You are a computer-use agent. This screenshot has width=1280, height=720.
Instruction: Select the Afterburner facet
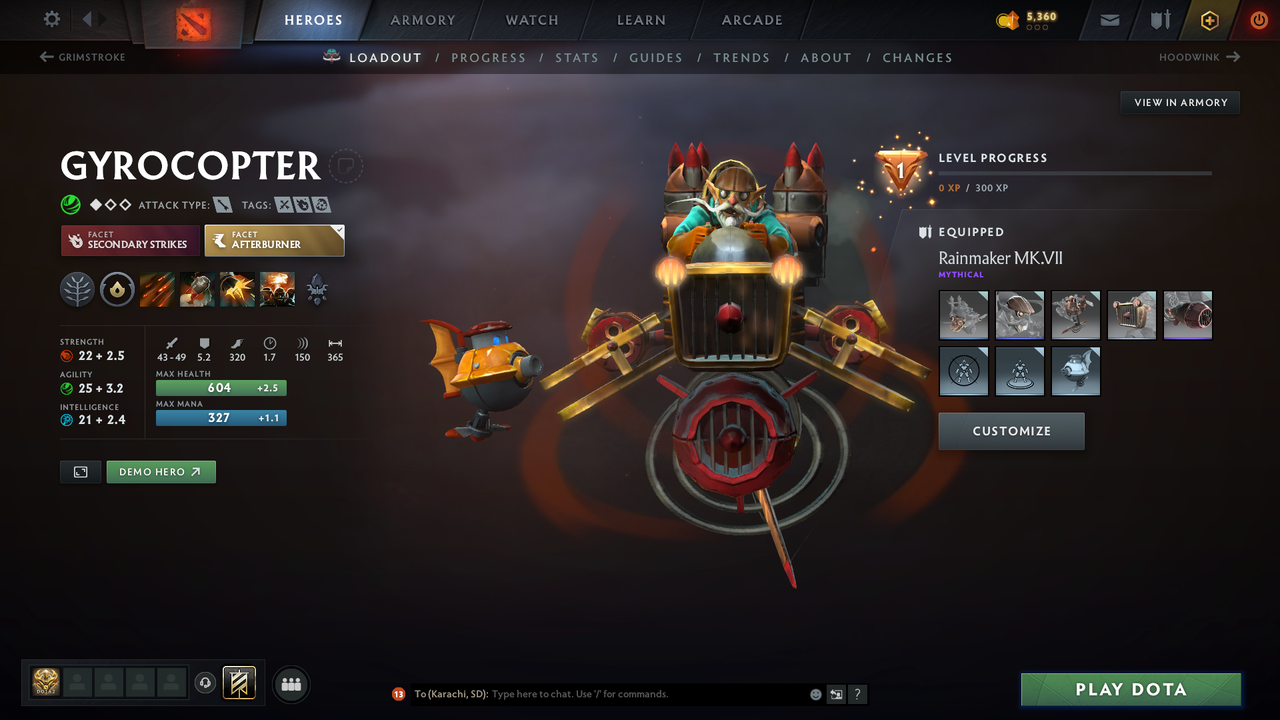point(274,240)
